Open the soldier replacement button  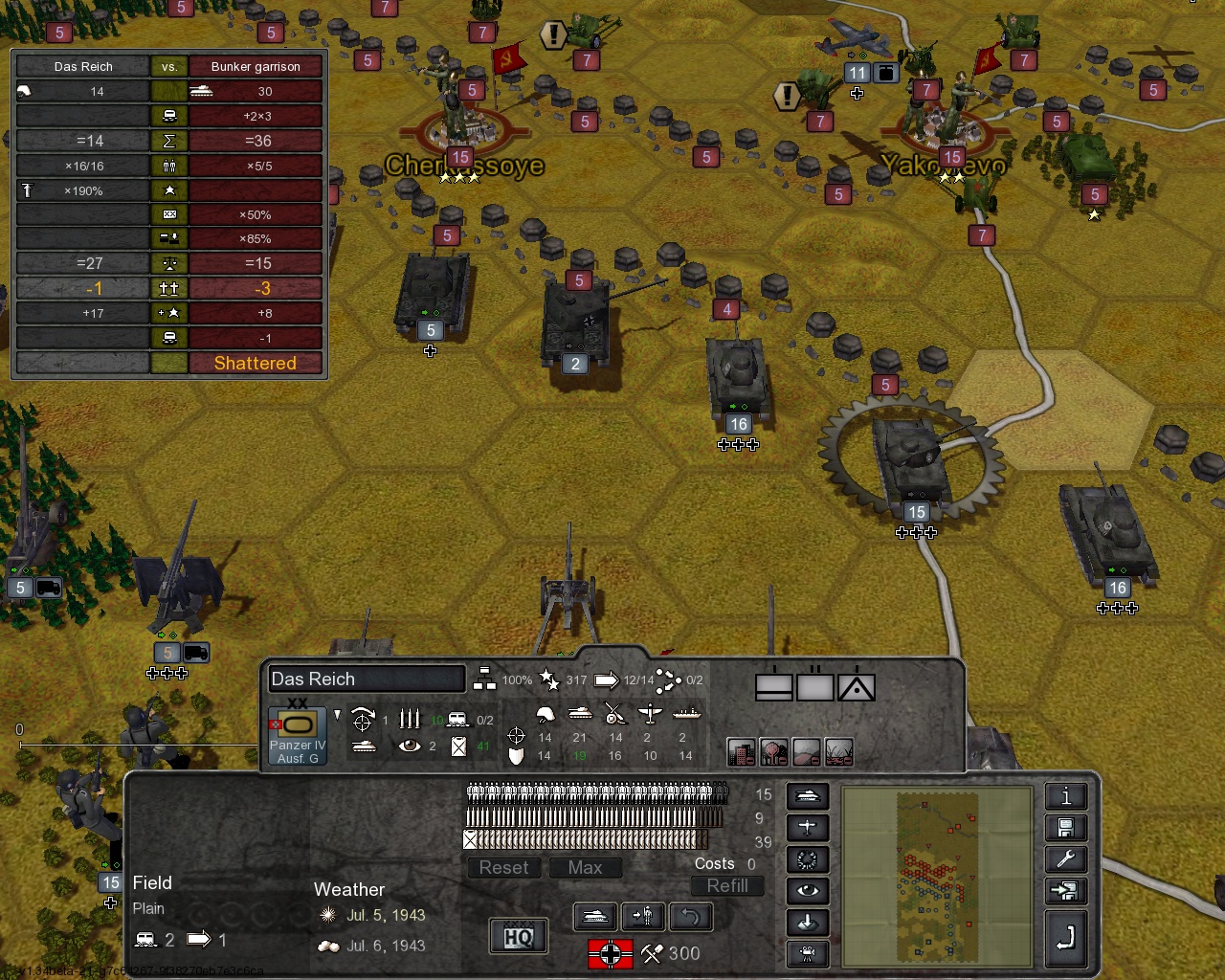[x=643, y=917]
